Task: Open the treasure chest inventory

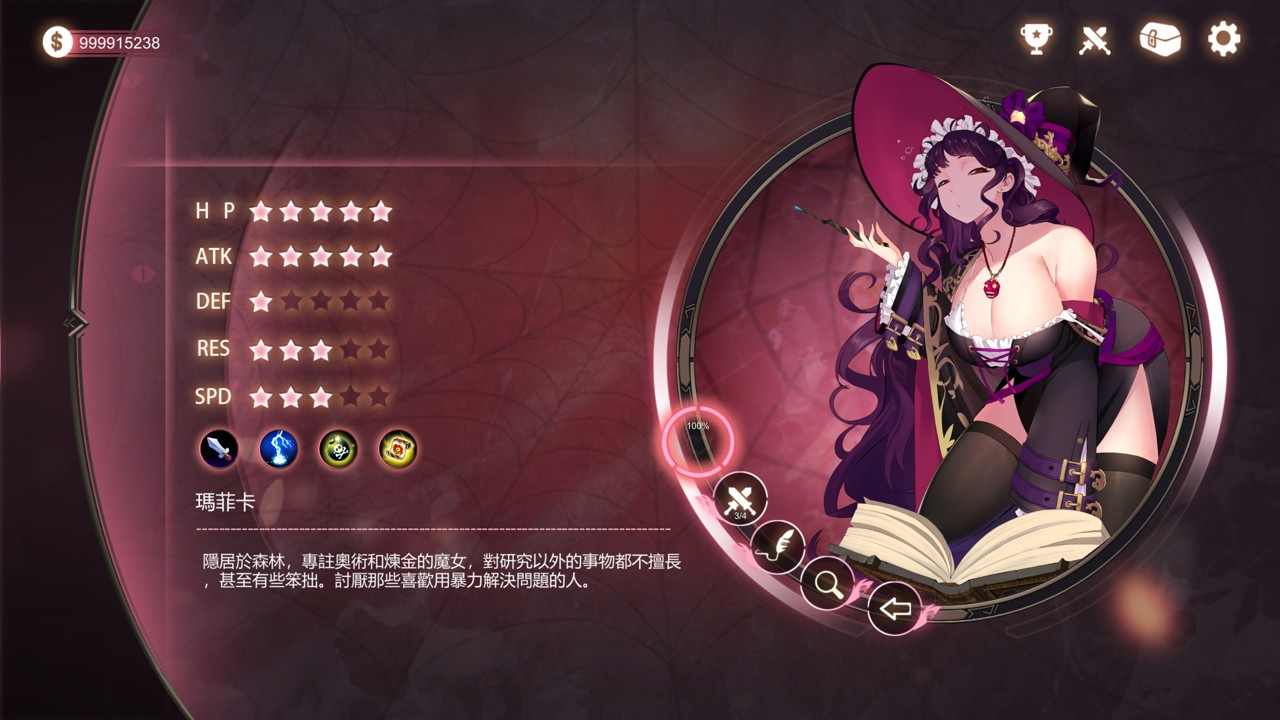Action: pos(1160,40)
